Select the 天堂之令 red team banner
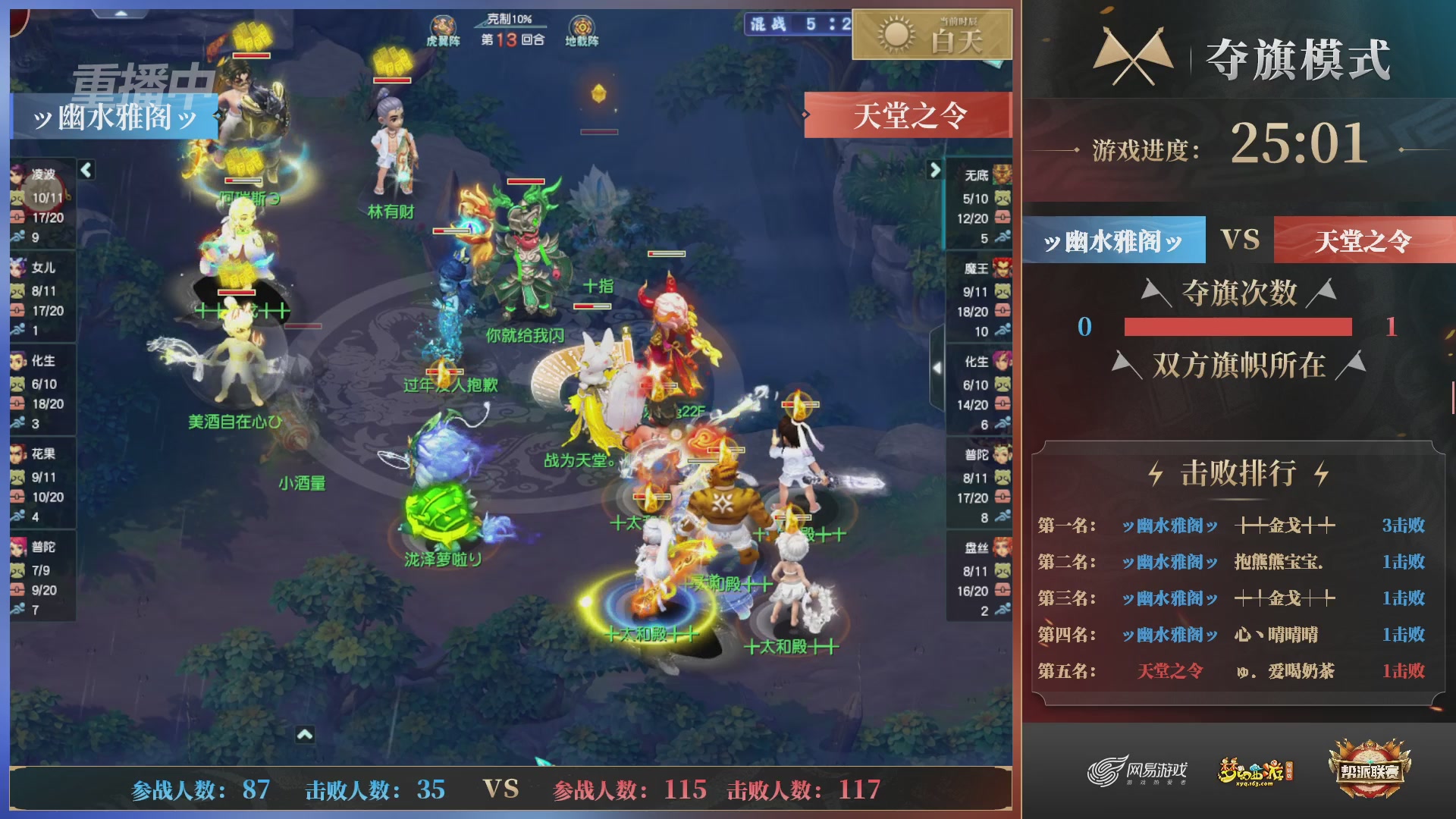Screen dimensions: 1456x819 pyautogui.click(x=1365, y=240)
